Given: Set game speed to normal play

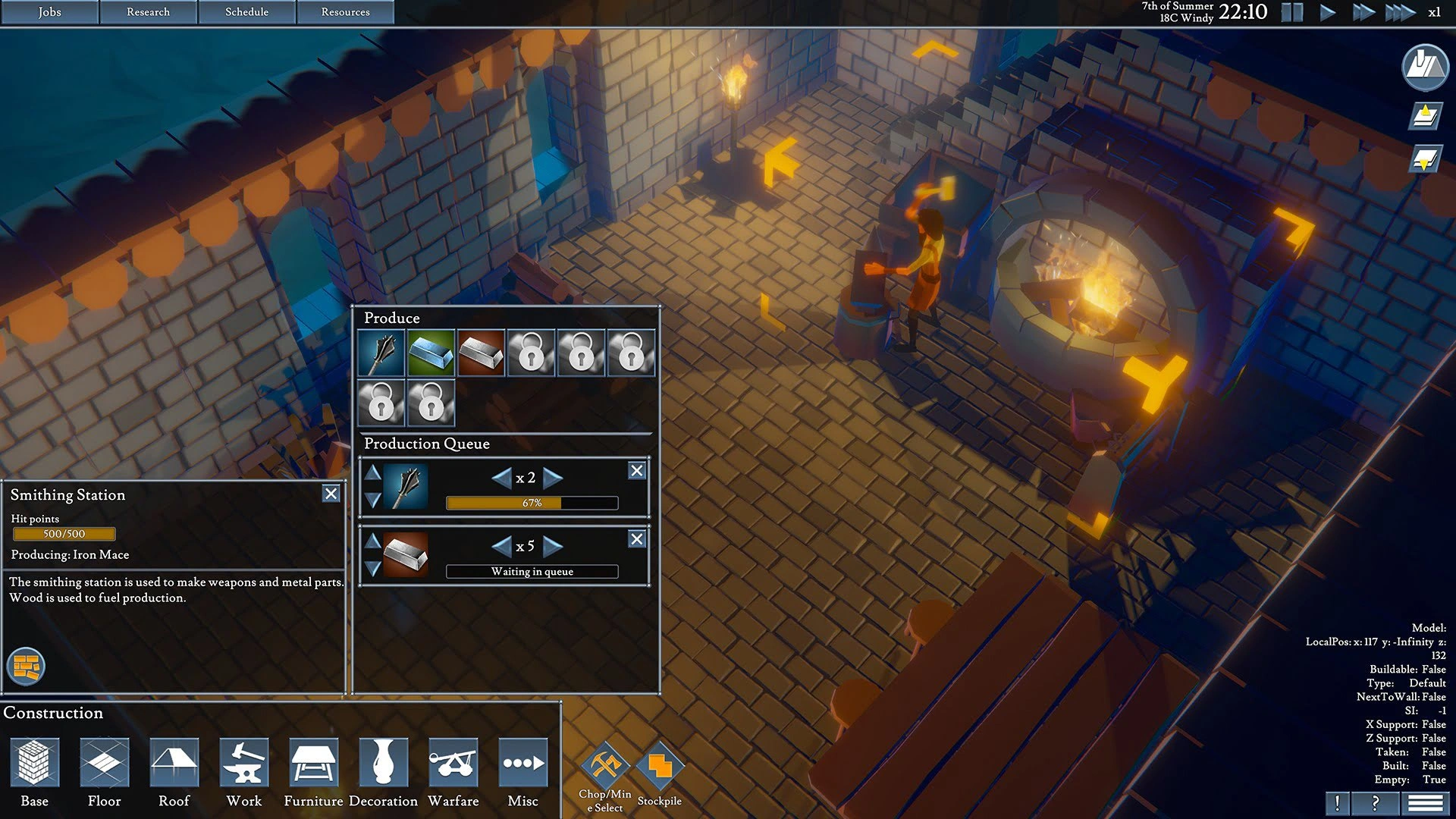Looking at the screenshot, I should click(x=1328, y=12).
